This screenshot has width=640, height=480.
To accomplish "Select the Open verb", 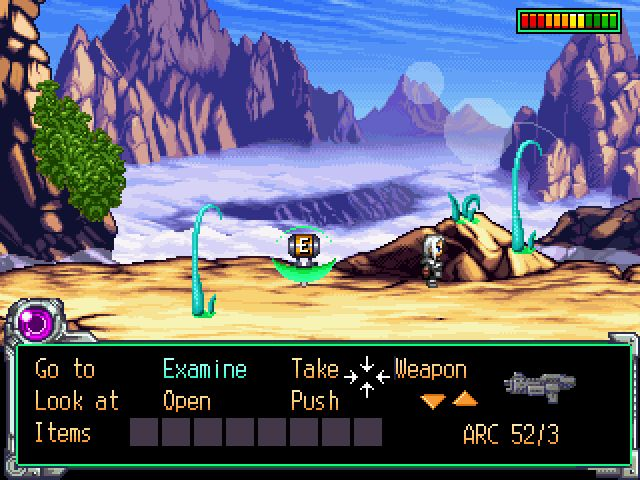I will click(187, 402).
